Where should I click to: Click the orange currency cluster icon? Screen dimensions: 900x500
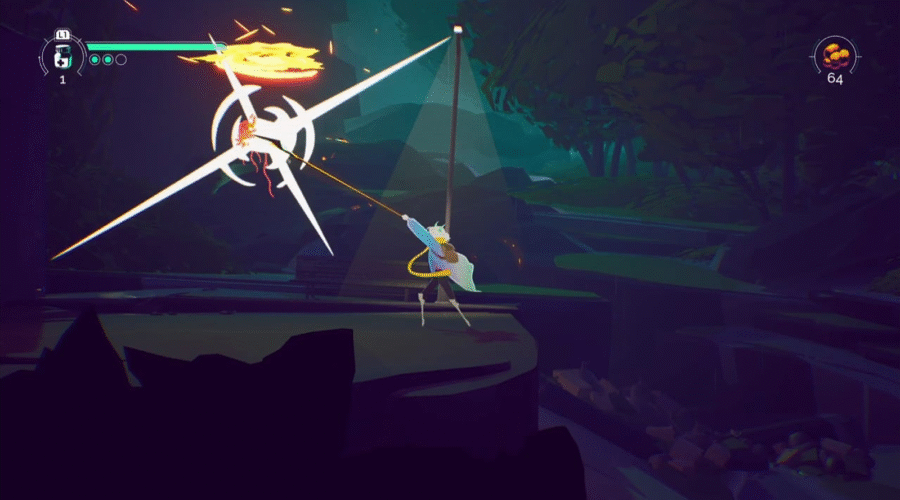tap(834, 55)
